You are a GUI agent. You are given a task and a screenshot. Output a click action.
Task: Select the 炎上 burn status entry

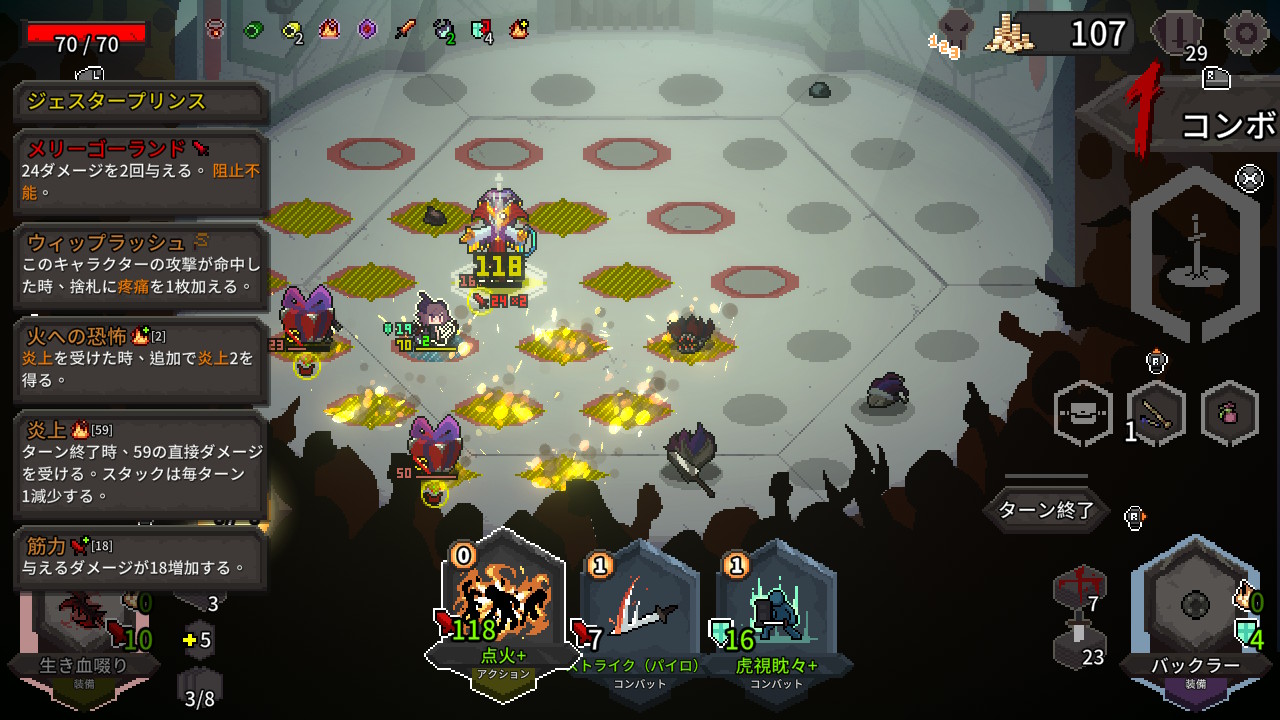pos(140,464)
